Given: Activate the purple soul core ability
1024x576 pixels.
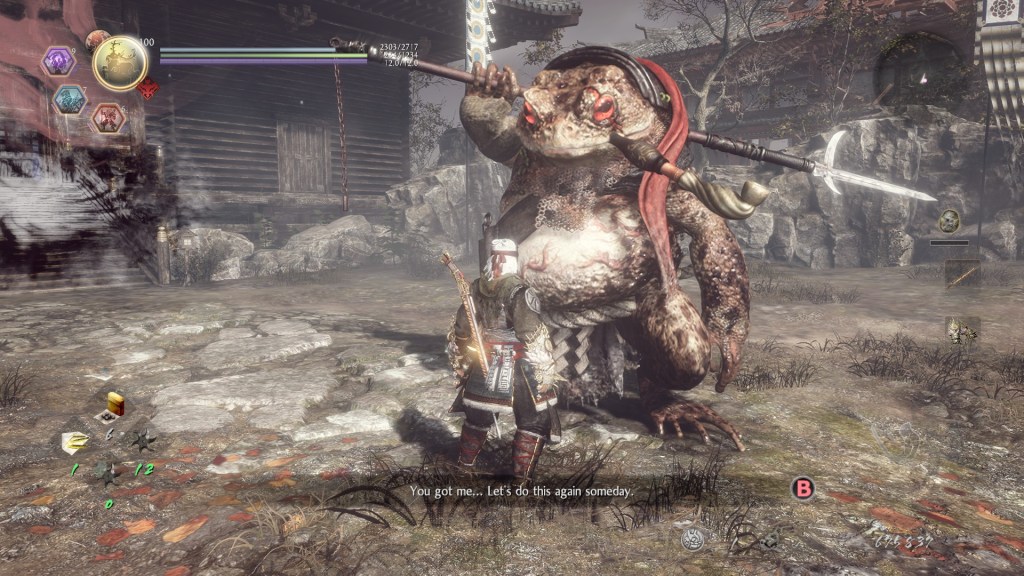Looking at the screenshot, I should click(58, 62).
